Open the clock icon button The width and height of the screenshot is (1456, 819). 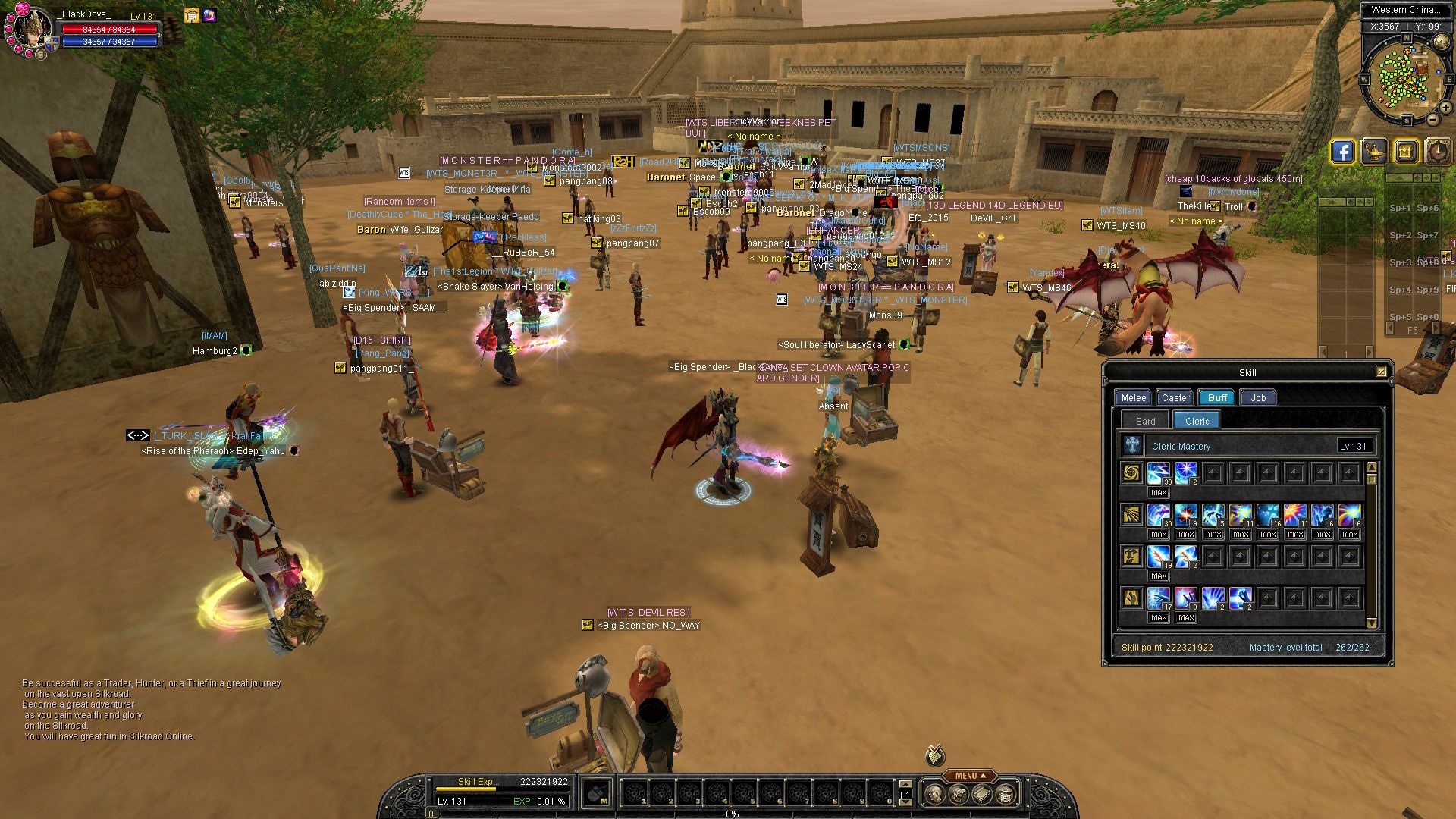[1437, 152]
